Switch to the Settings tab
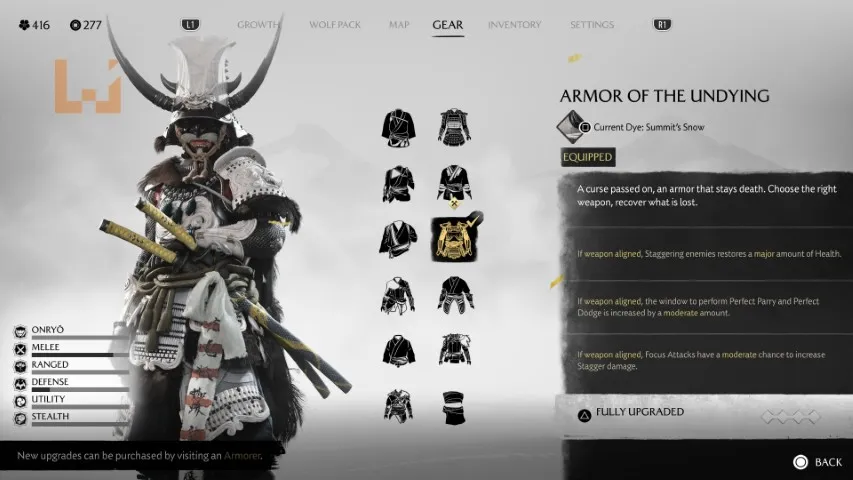This screenshot has height=480, width=853. [592, 25]
